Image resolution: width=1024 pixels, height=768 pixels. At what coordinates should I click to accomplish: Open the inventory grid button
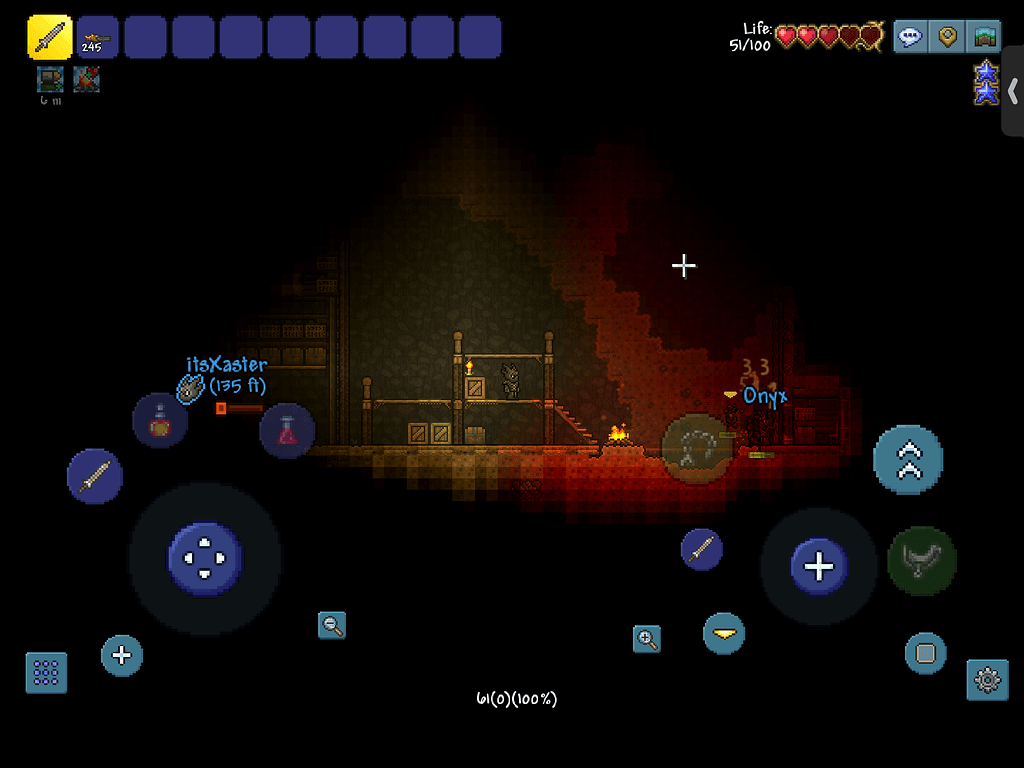[46, 673]
